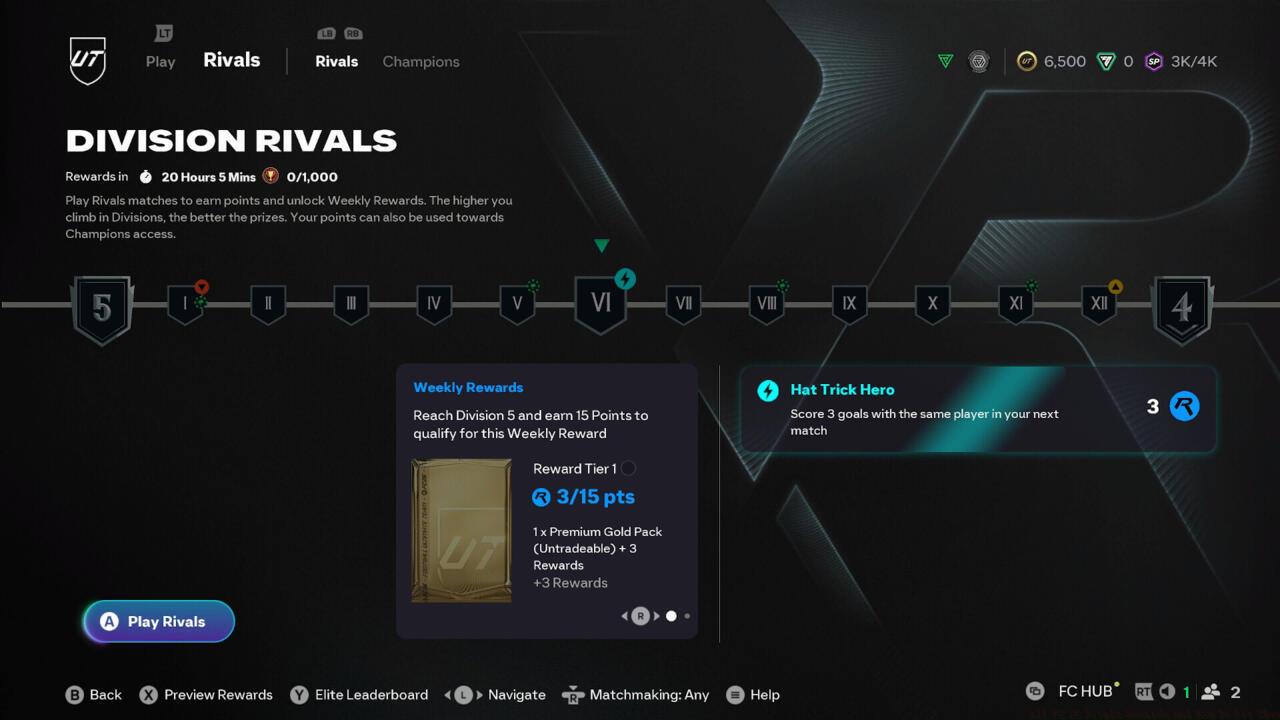Go to previous reward tier with left arrow
The width and height of the screenshot is (1280, 720).
coord(624,616)
